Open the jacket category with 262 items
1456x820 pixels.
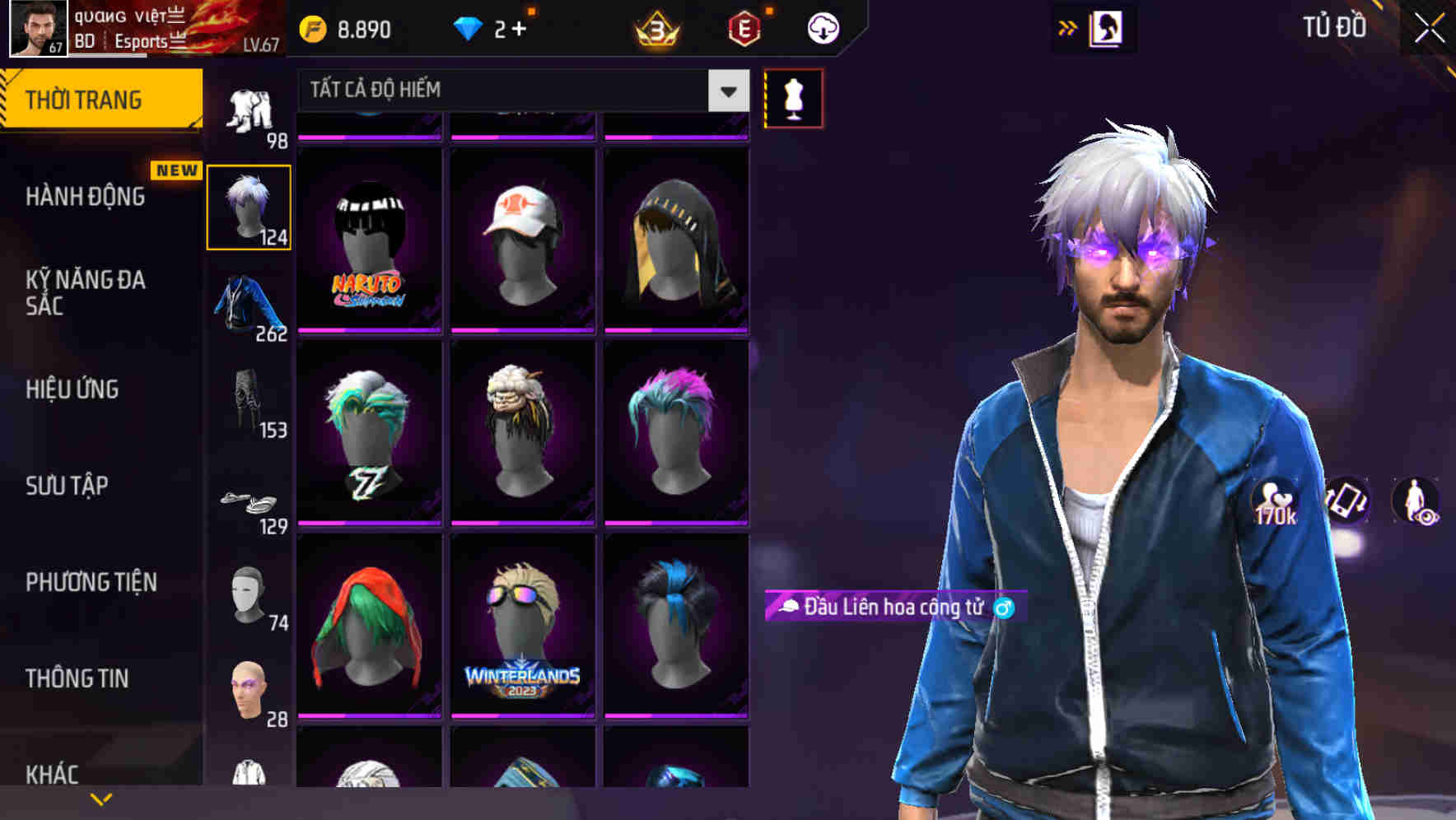[249, 305]
